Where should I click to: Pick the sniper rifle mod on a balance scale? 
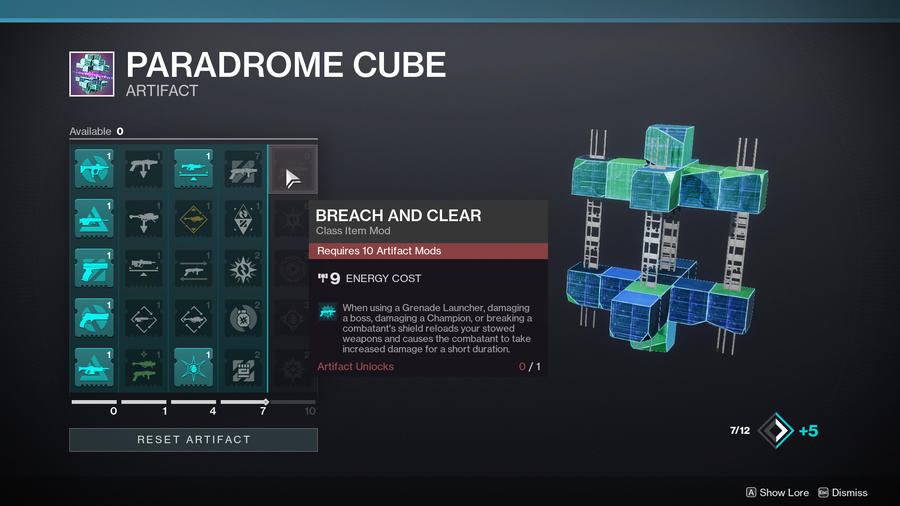(145, 268)
